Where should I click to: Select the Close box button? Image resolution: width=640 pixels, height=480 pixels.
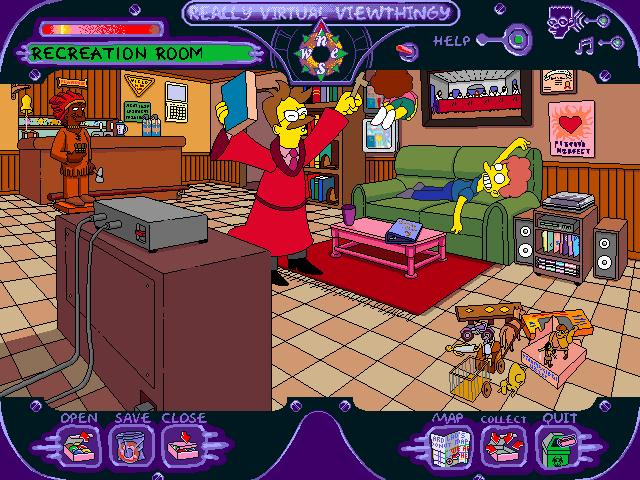pos(182,444)
